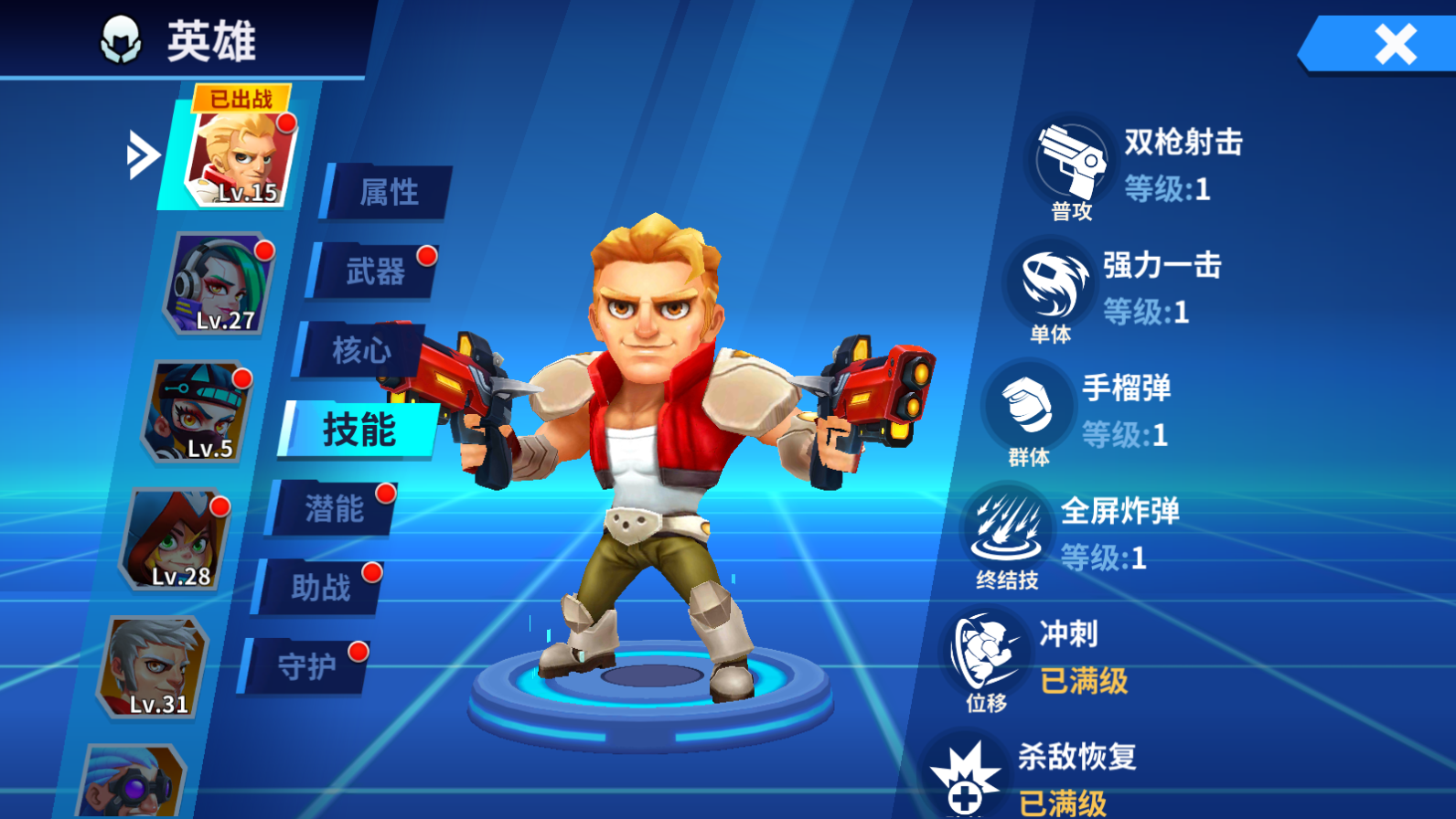Viewport: 1456px width, 819px height.
Task: Show the 技能 tab
Action: click(358, 430)
